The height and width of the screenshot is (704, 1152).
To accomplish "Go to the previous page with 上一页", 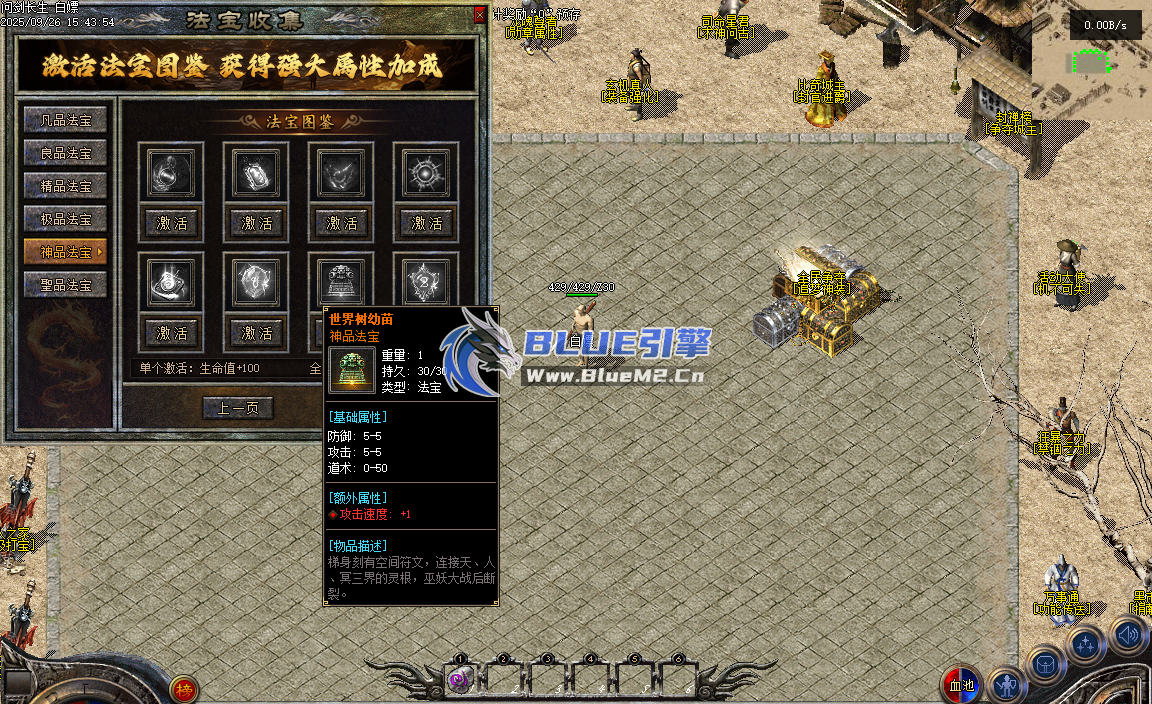I will [238, 408].
